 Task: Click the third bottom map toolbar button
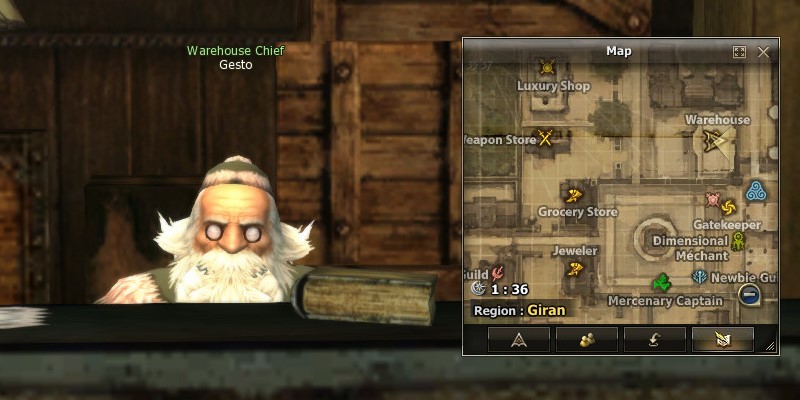click(654, 339)
